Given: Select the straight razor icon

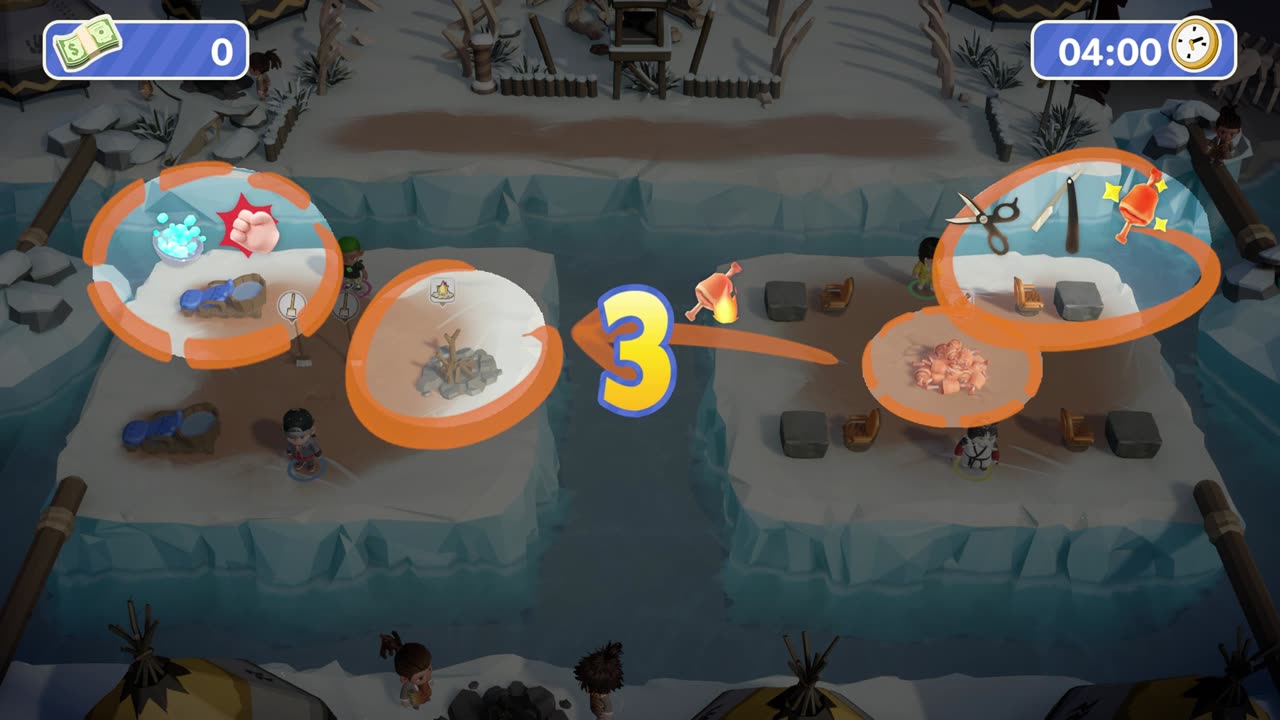Looking at the screenshot, I should point(1056,210).
